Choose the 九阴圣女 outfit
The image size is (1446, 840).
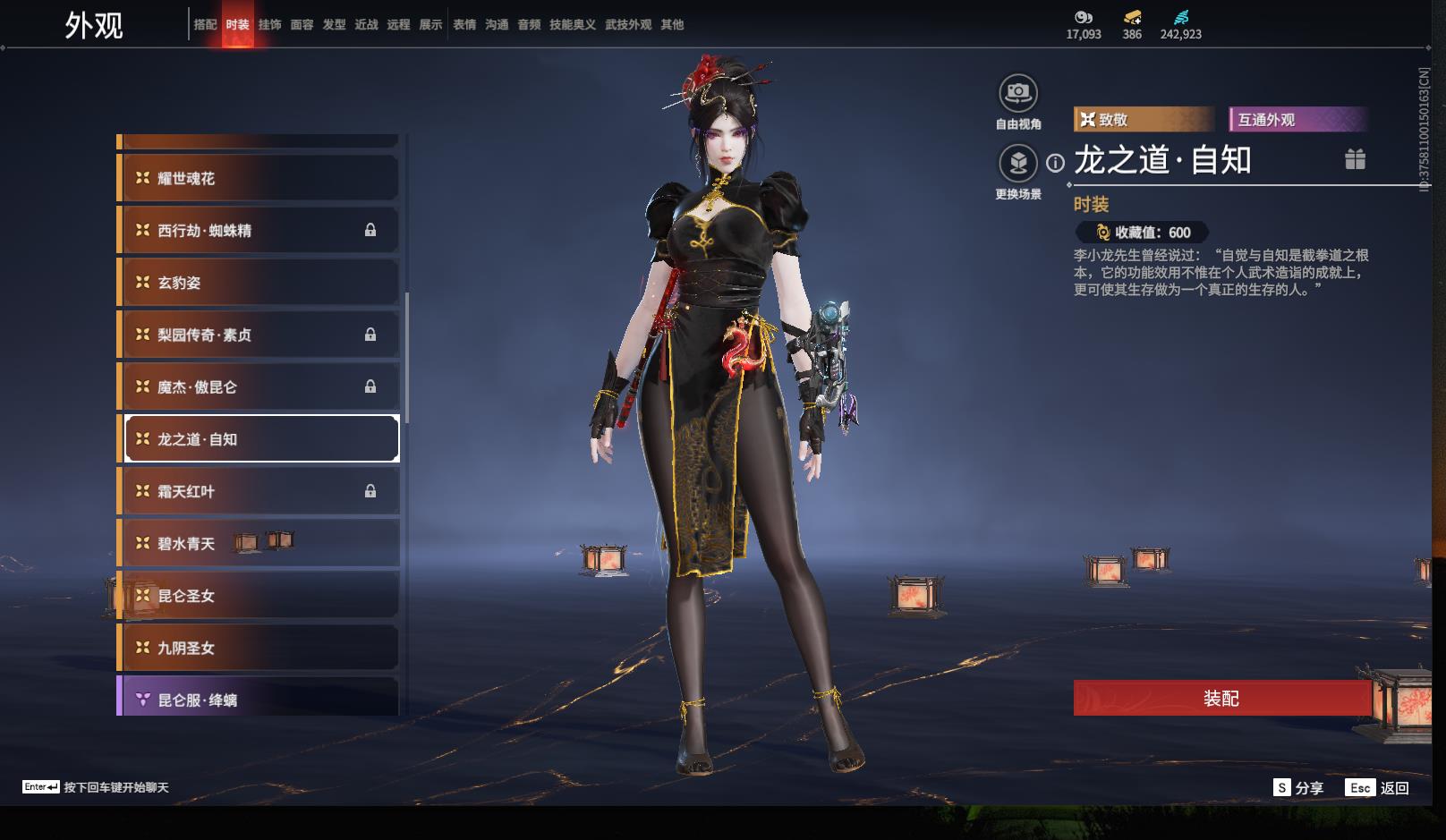pyautogui.click(x=259, y=648)
